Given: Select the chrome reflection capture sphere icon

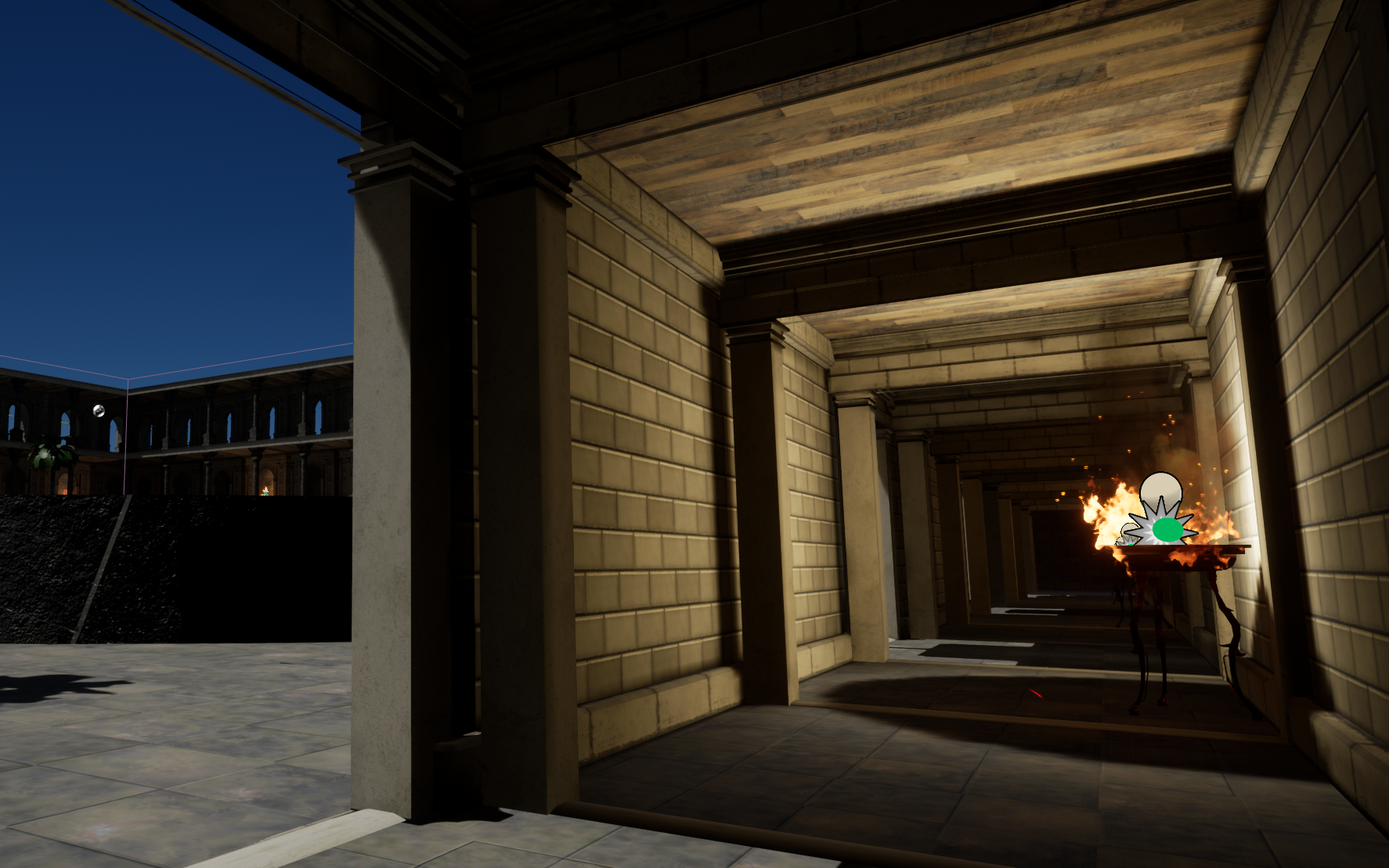Looking at the screenshot, I should point(99,410).
